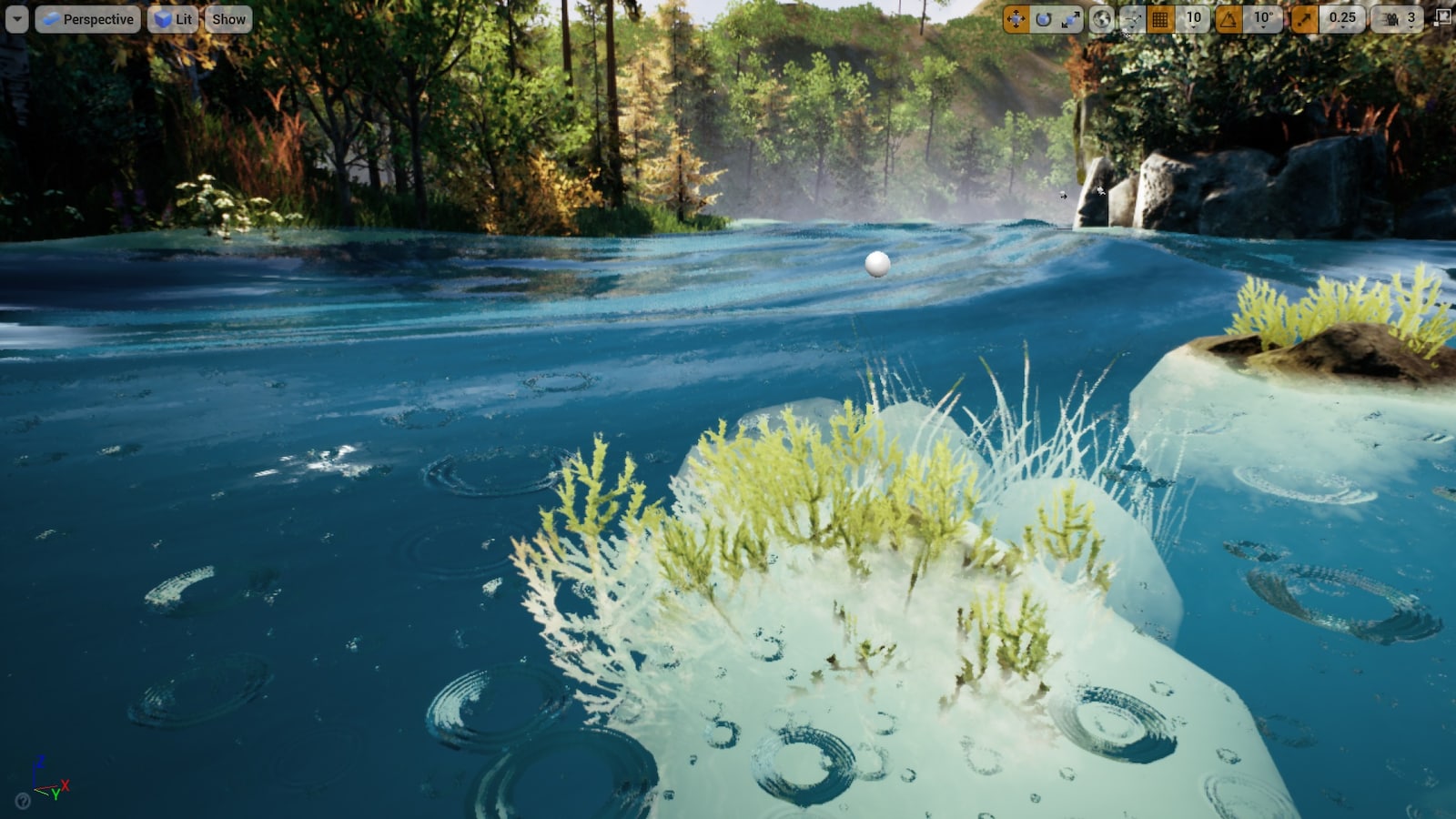Open the Lit view mode menu
Image resolution: width=1456 pixels, height=819 pixels.
[173, 18]
